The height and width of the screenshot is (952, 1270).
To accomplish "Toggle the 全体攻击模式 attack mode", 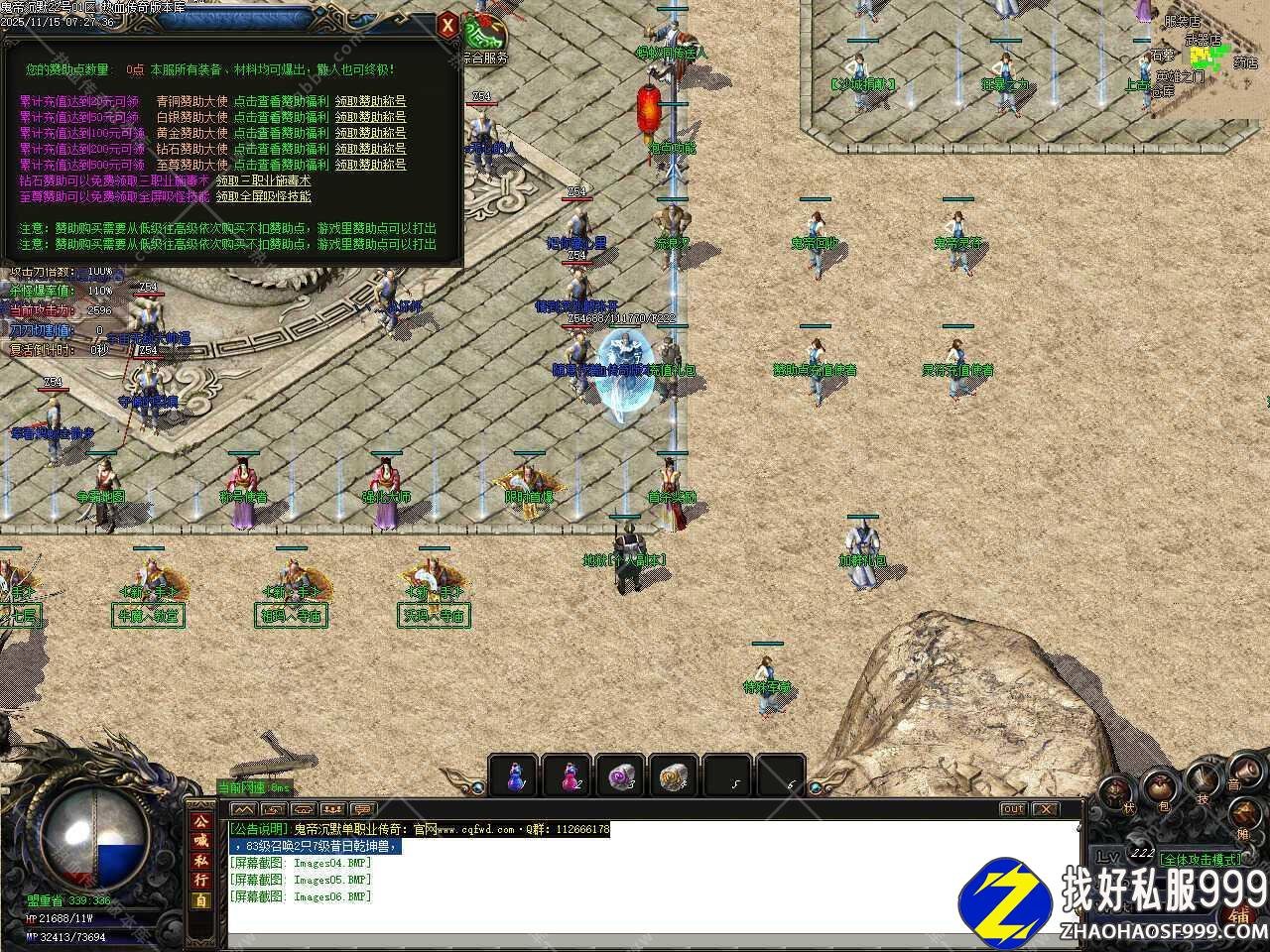I will [1199, 859].
